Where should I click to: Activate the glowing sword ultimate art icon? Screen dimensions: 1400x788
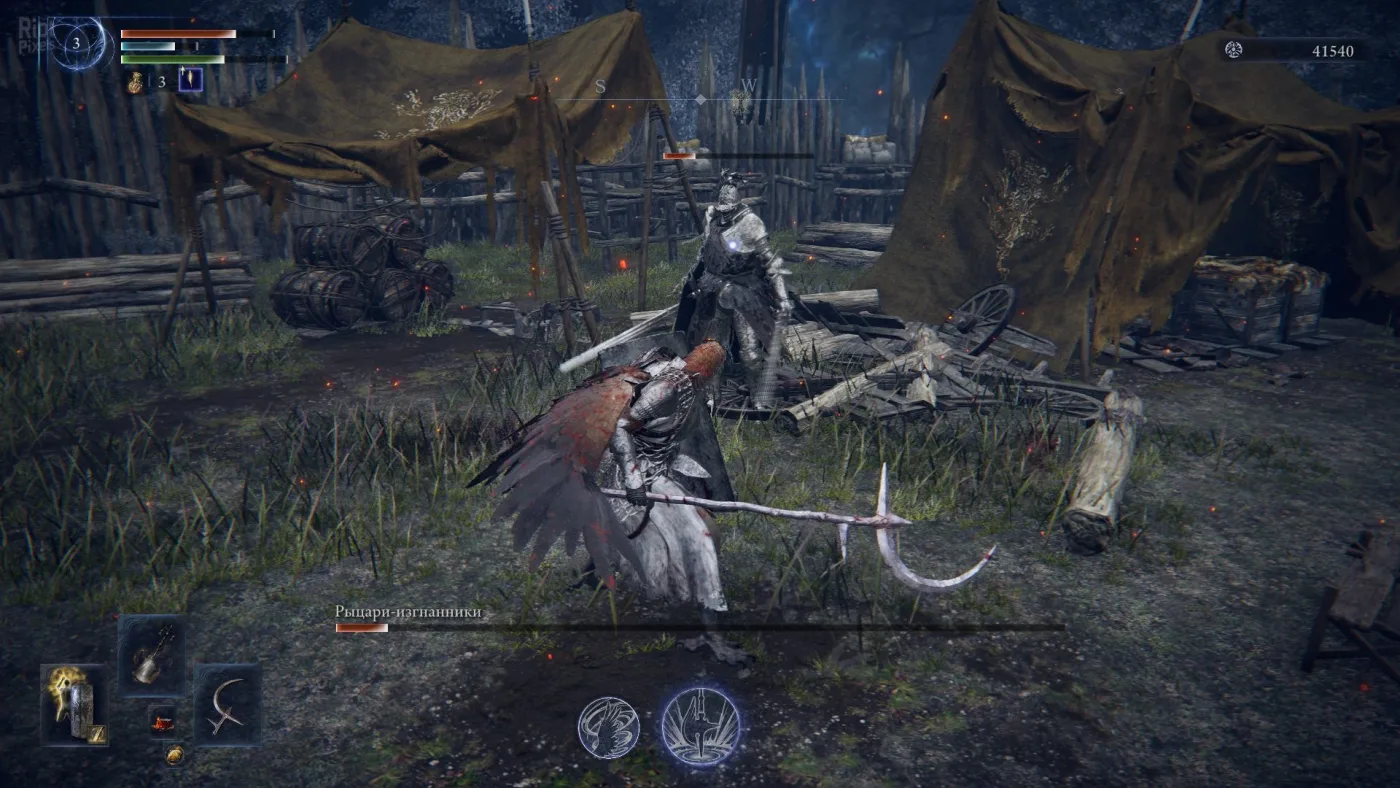point(701,726)
